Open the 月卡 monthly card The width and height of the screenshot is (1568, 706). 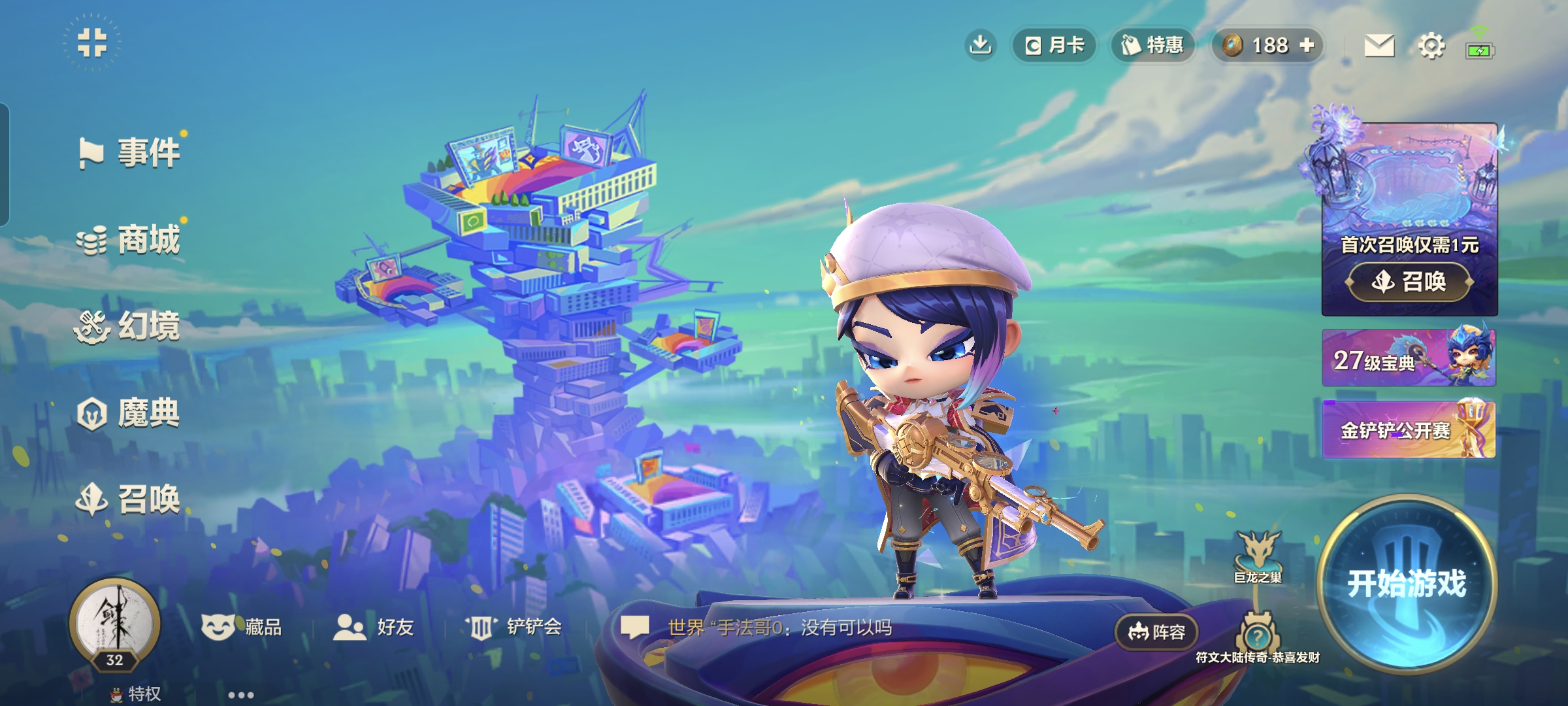[x=1054, y=45]
